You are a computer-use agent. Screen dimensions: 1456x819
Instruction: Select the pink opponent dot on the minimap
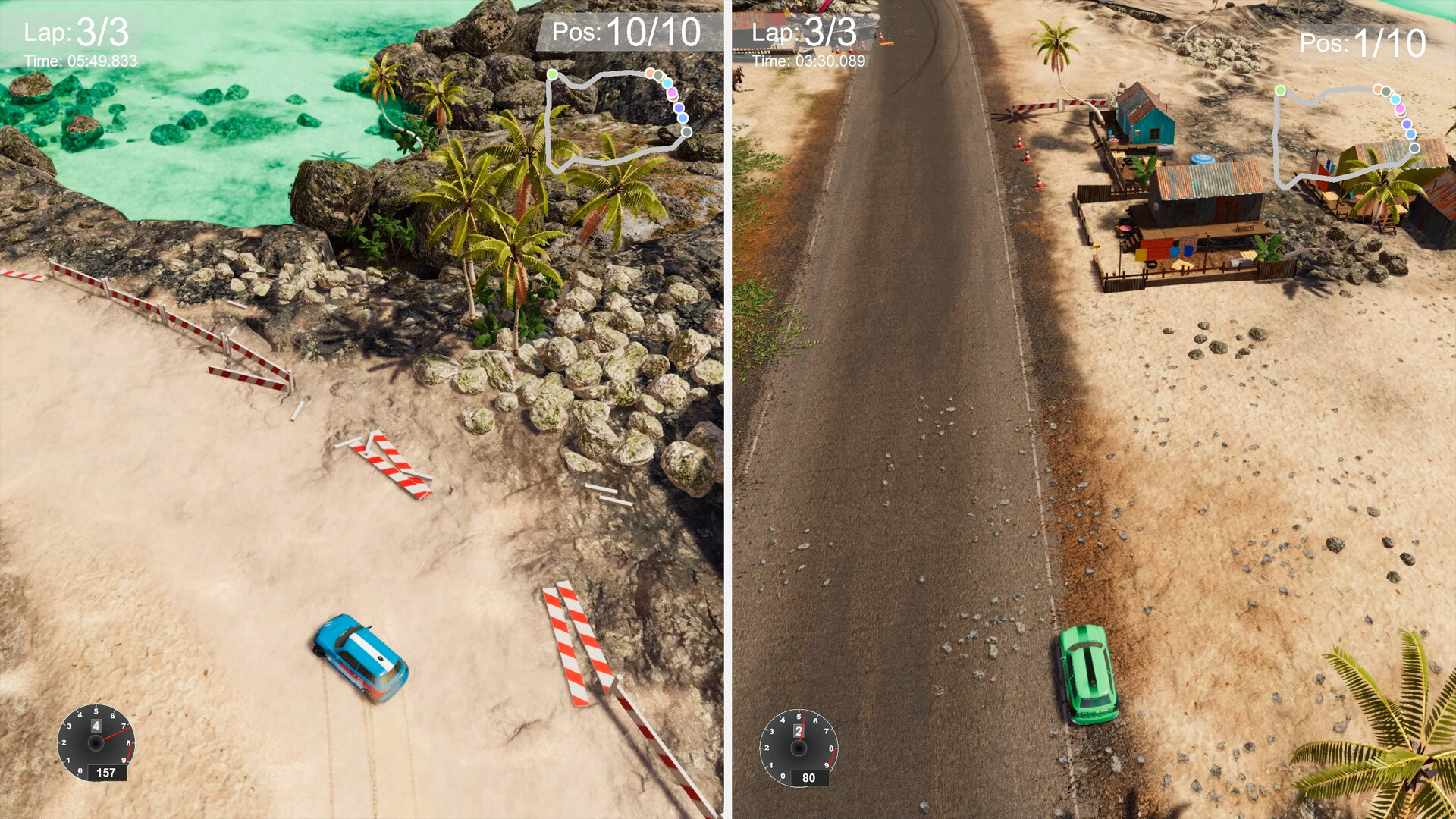(x=672, y=93)
